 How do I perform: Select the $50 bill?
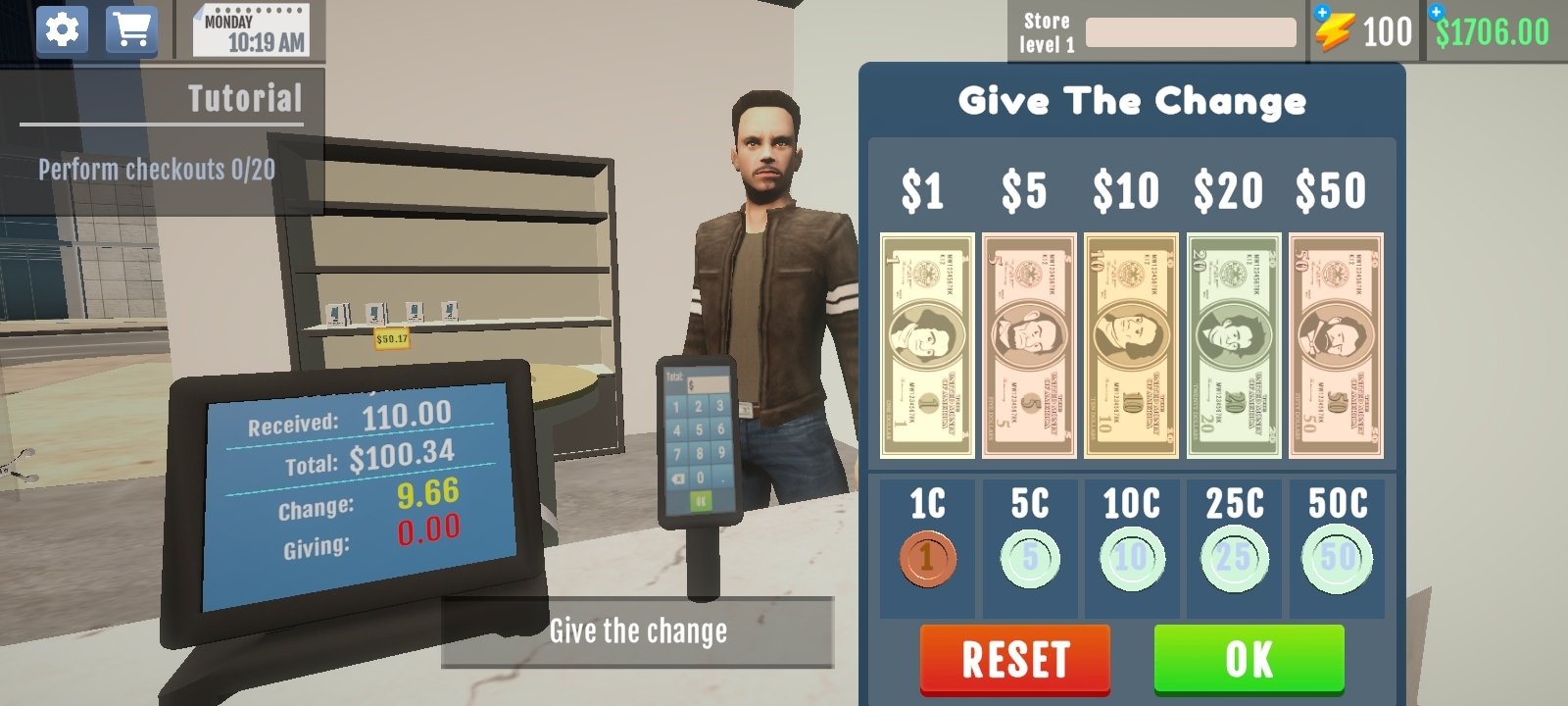coord(1337,343)
